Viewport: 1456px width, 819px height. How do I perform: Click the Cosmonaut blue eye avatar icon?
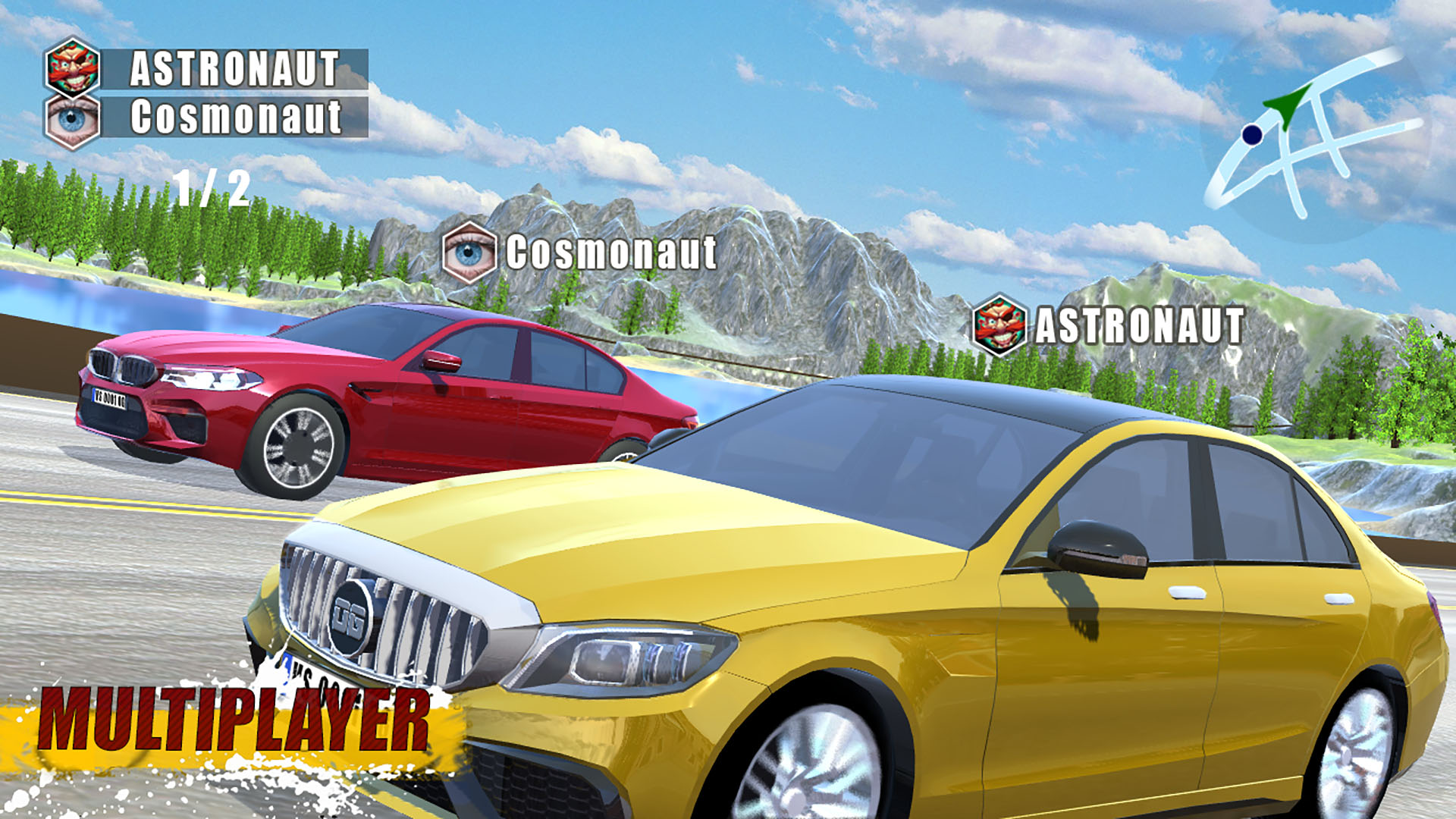(x=72, y=118)
